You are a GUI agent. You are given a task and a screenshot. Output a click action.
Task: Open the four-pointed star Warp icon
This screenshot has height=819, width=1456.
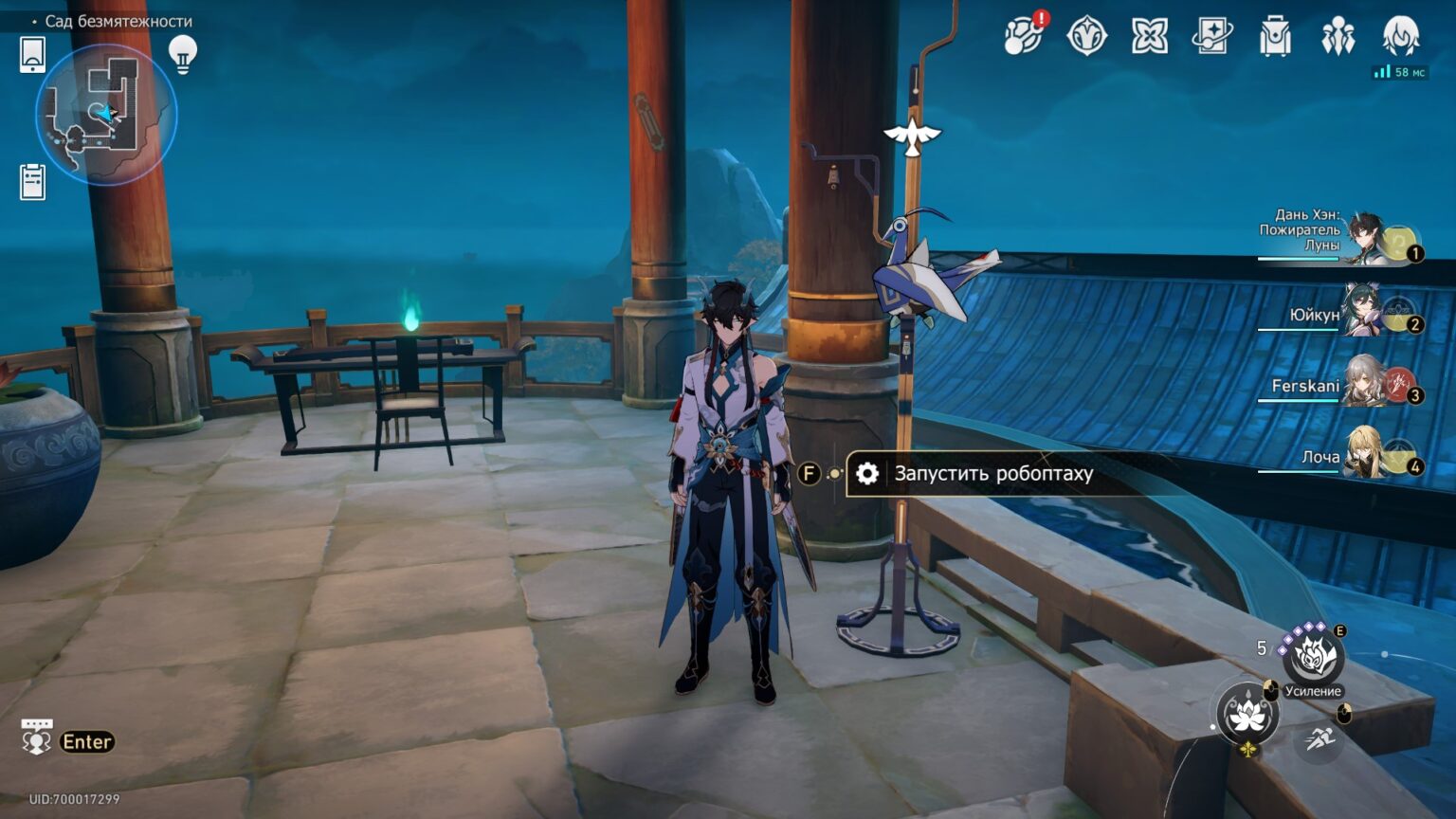click(1149, 36)
